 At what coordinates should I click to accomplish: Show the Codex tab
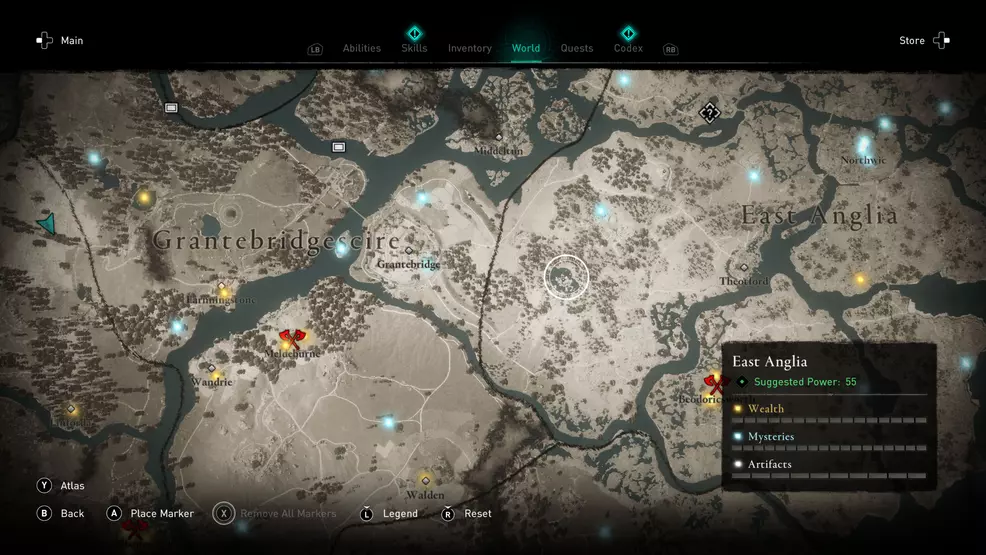(x=628, y=48)
